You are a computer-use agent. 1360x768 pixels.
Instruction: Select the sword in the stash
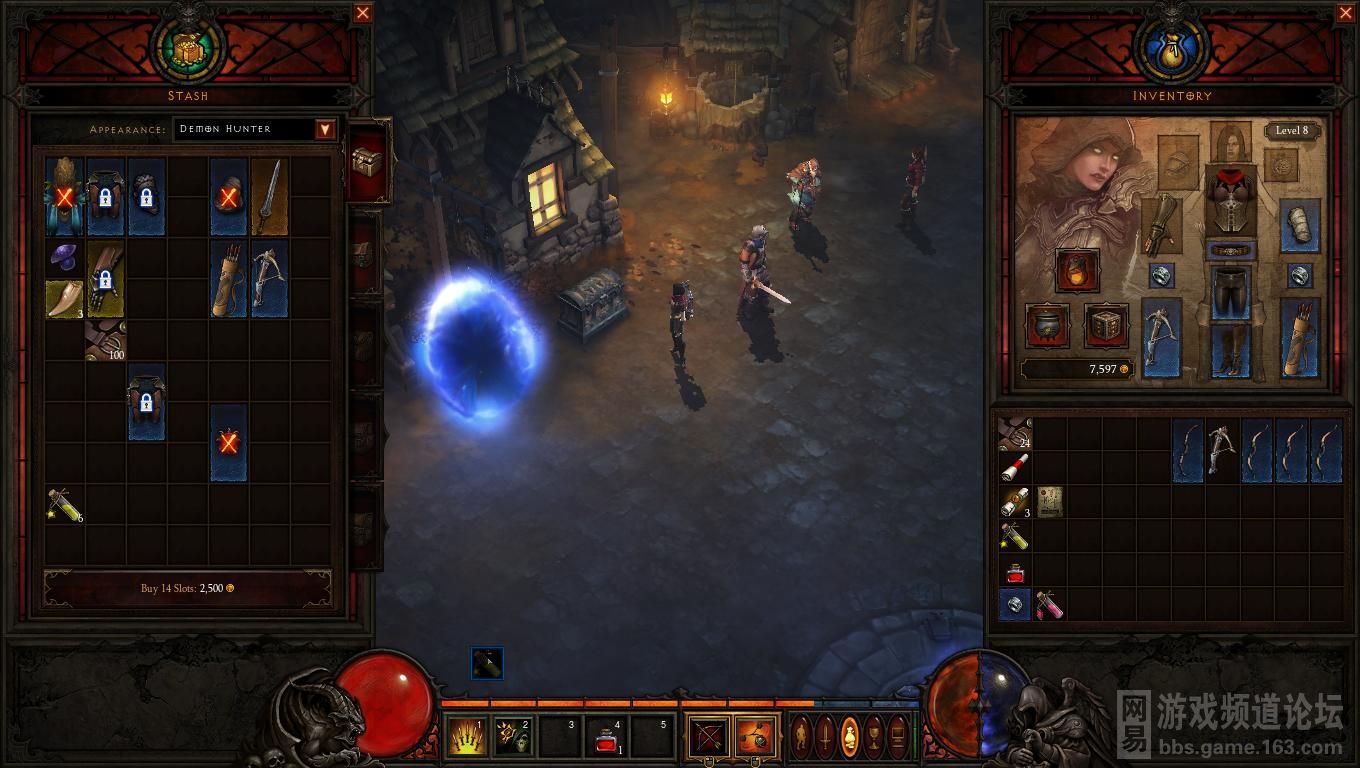(269, 197)
